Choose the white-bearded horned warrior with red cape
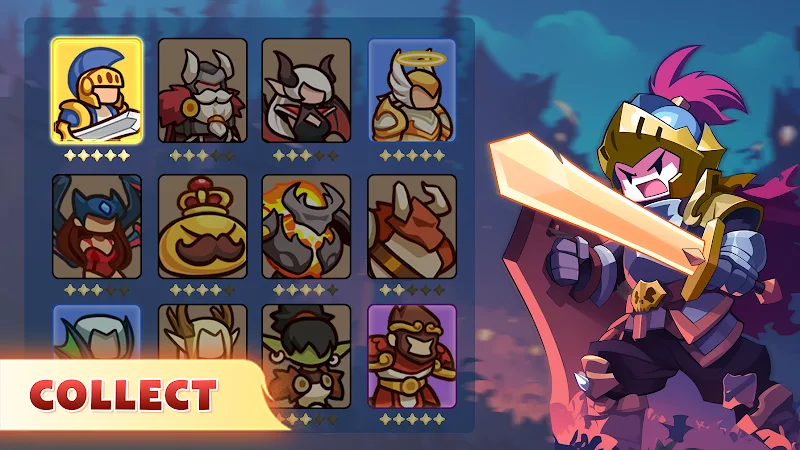The width and height of the screenshot is (800, 450). (201, 91)
